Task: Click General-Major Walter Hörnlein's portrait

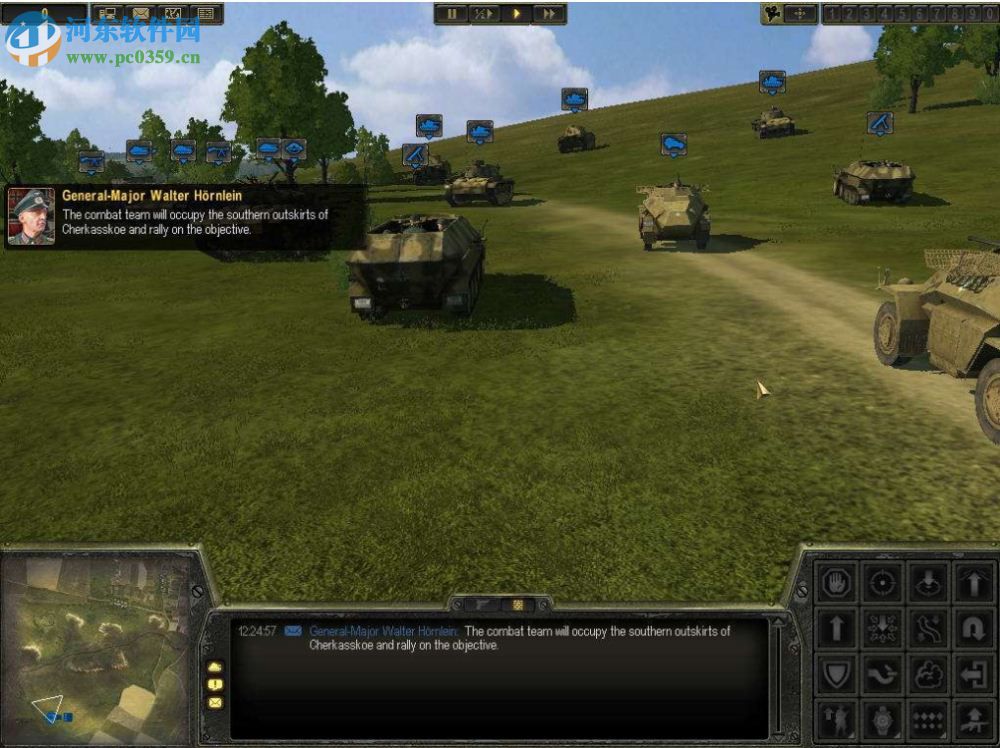Action: coord(31,216)
